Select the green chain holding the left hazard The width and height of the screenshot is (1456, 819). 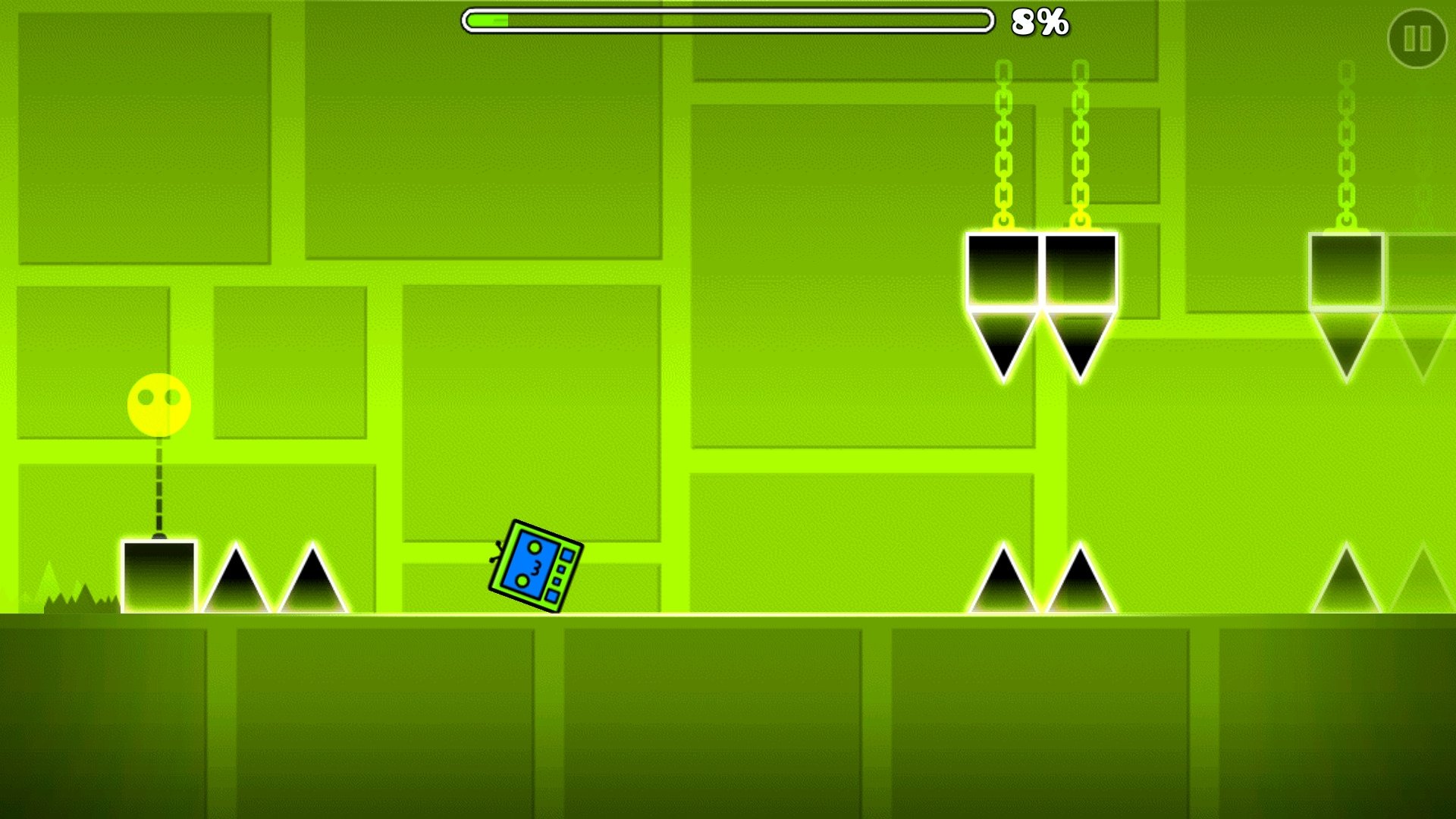pos(1003,144)
